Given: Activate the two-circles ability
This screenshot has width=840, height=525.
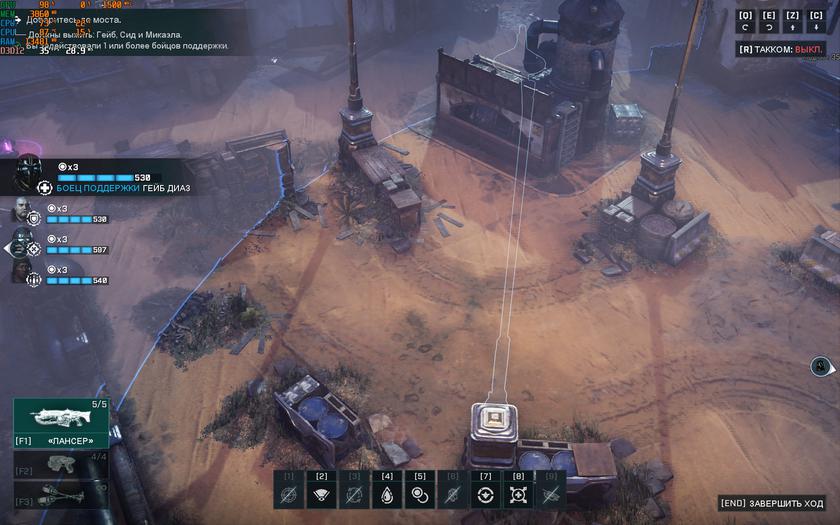Looking at the screenshot, I should pos(420,494).
